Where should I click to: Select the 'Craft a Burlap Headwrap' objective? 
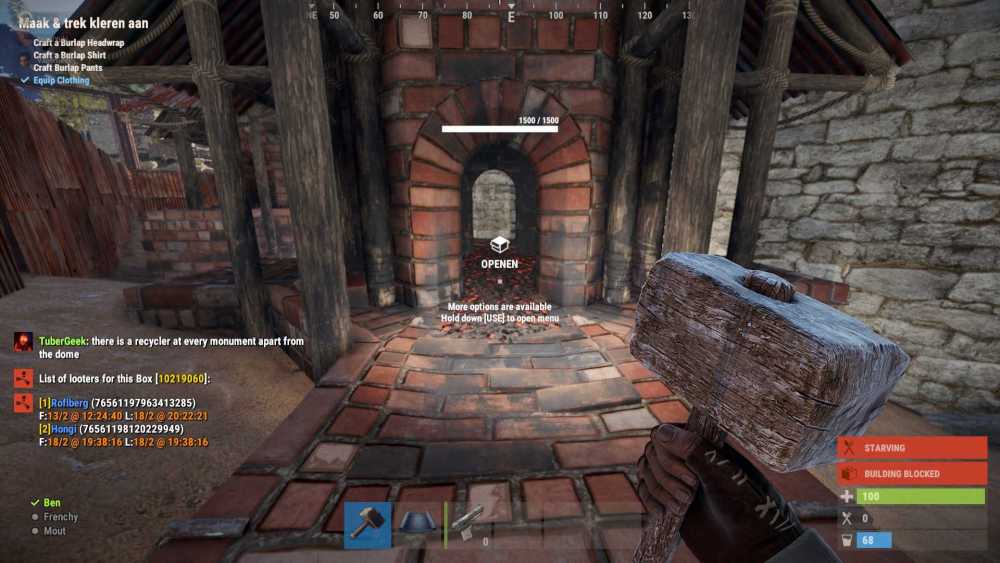(81, 43)
